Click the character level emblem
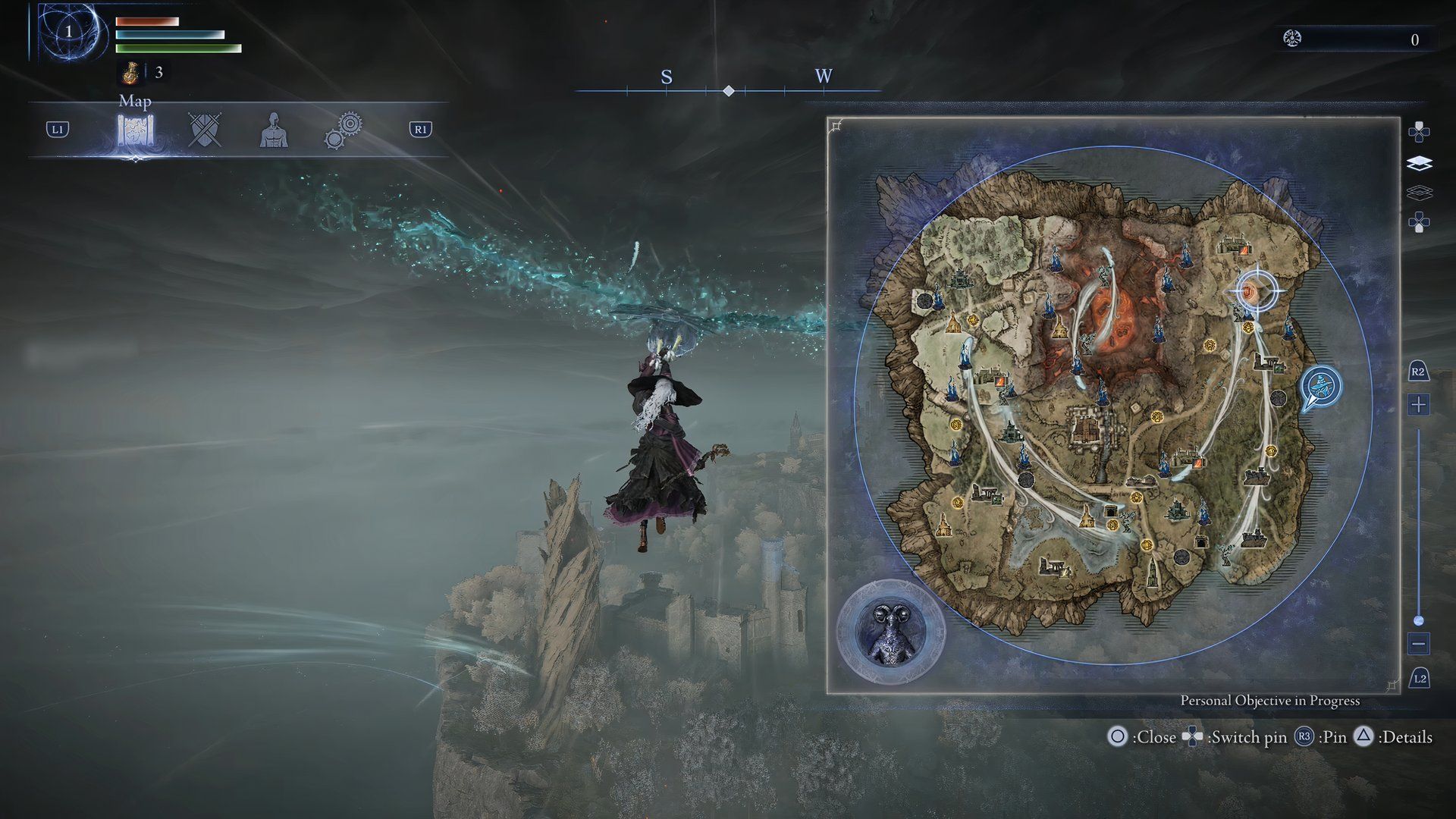The height and width of the screenshot is (819, 1456). tap(69, 32)
